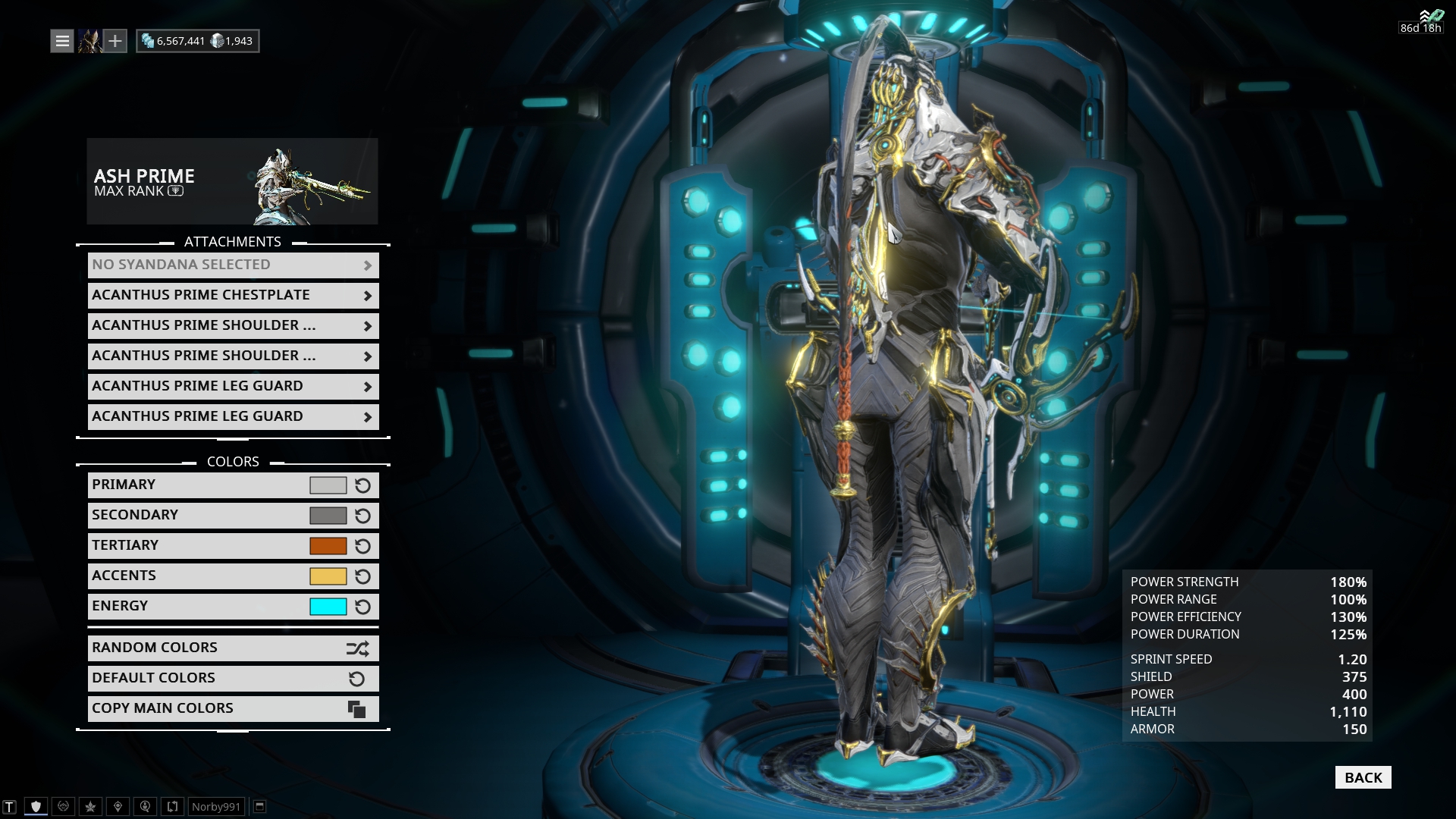
Task: Reset the PRIMARY color to default
Action: [362, 485]
